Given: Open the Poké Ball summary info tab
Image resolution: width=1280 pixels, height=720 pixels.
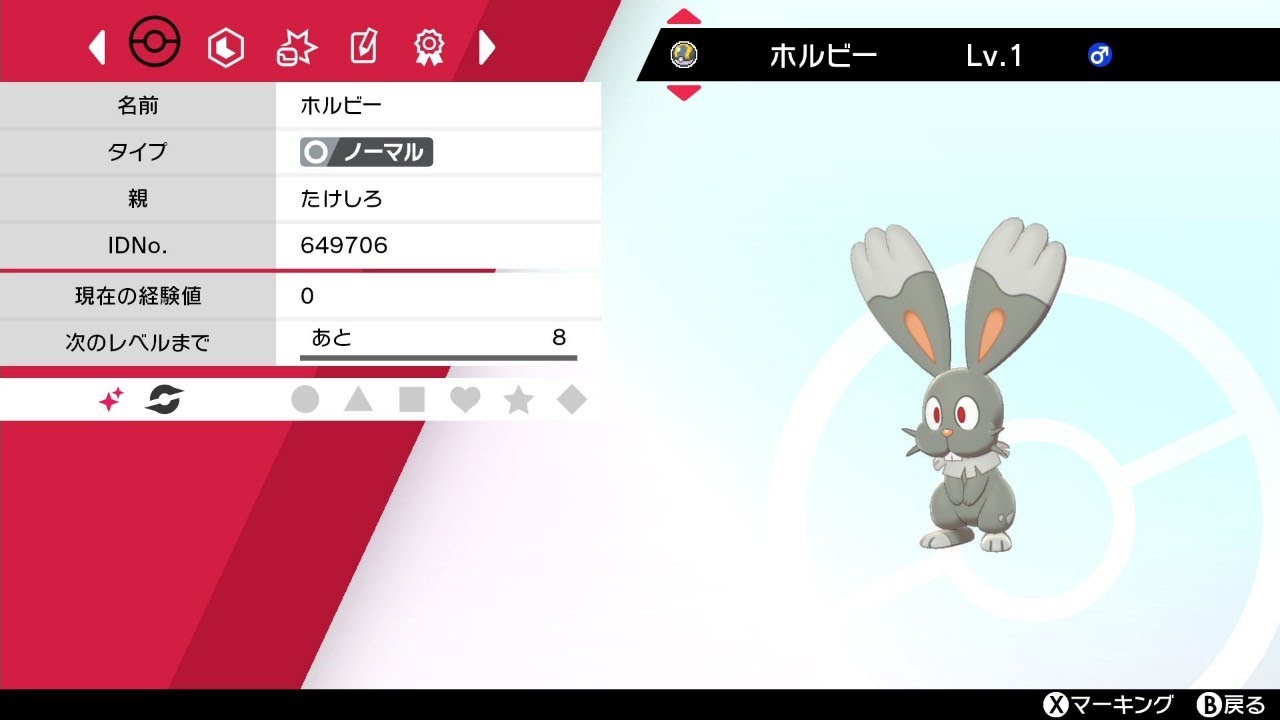Looking at the screenshot, I should [155, 44].
